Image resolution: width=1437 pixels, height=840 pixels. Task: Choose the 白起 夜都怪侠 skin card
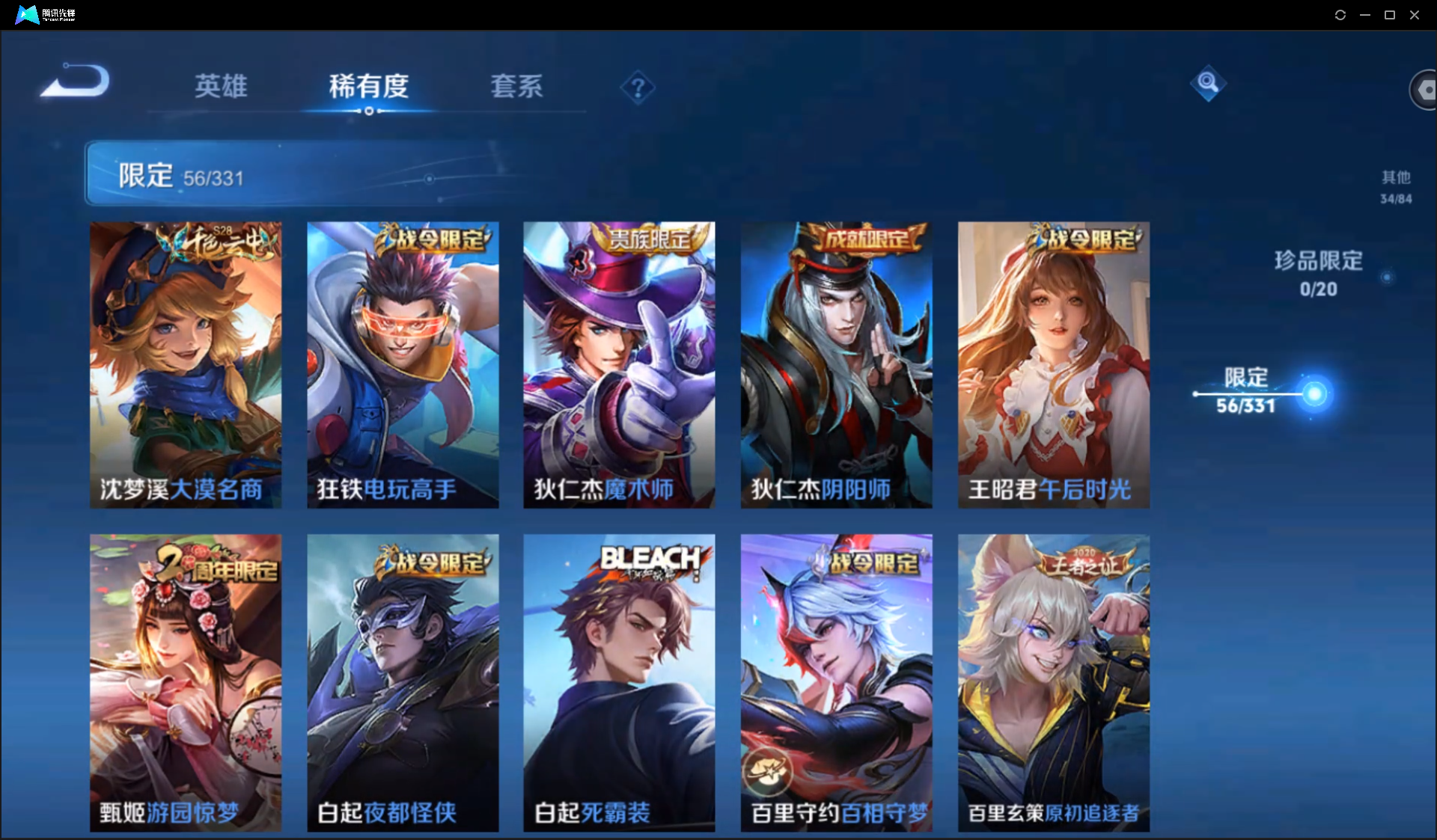(403, 682)
